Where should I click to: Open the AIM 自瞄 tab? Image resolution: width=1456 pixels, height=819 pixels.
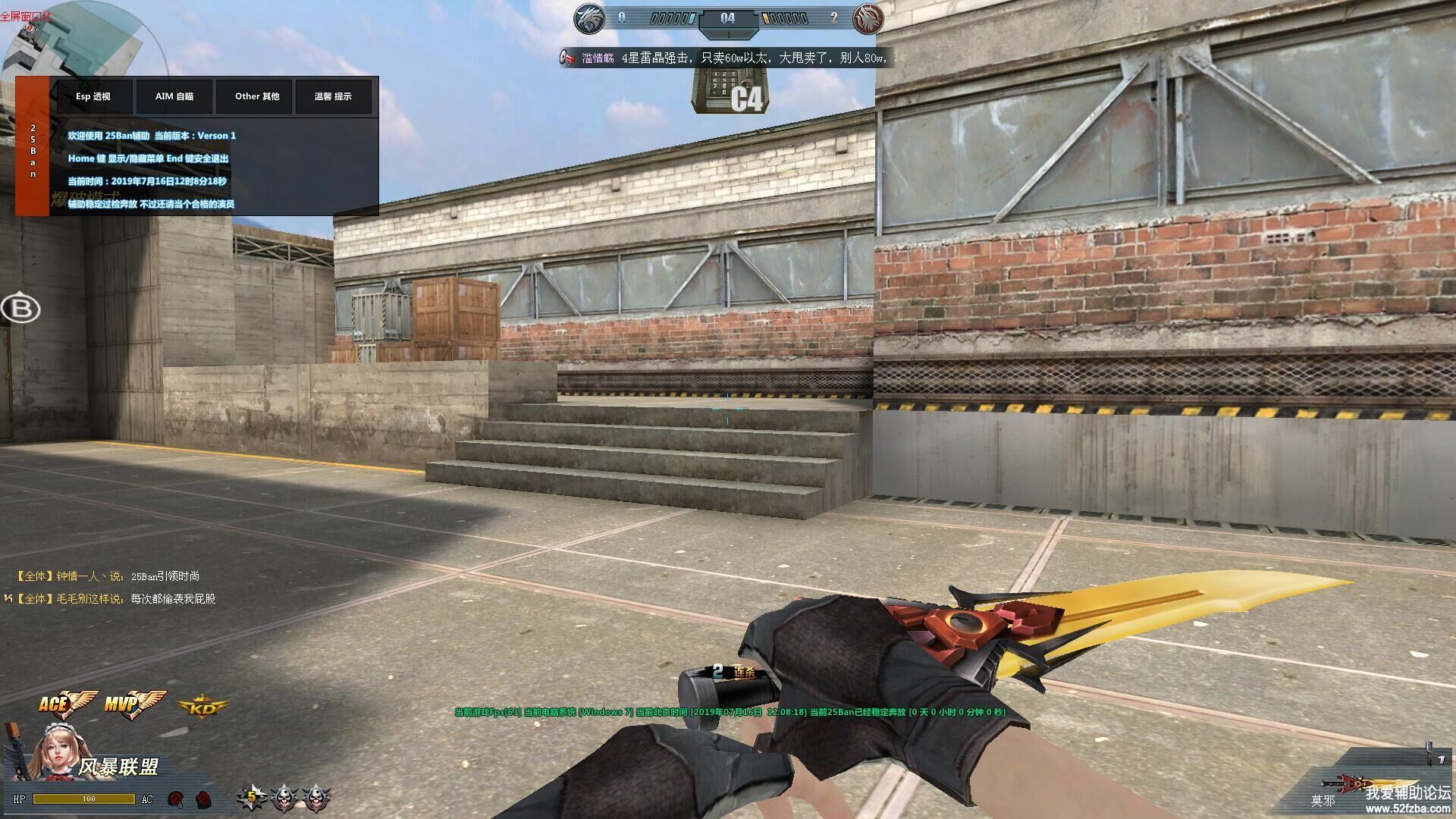pyautogui.click(x=174, y=96)
